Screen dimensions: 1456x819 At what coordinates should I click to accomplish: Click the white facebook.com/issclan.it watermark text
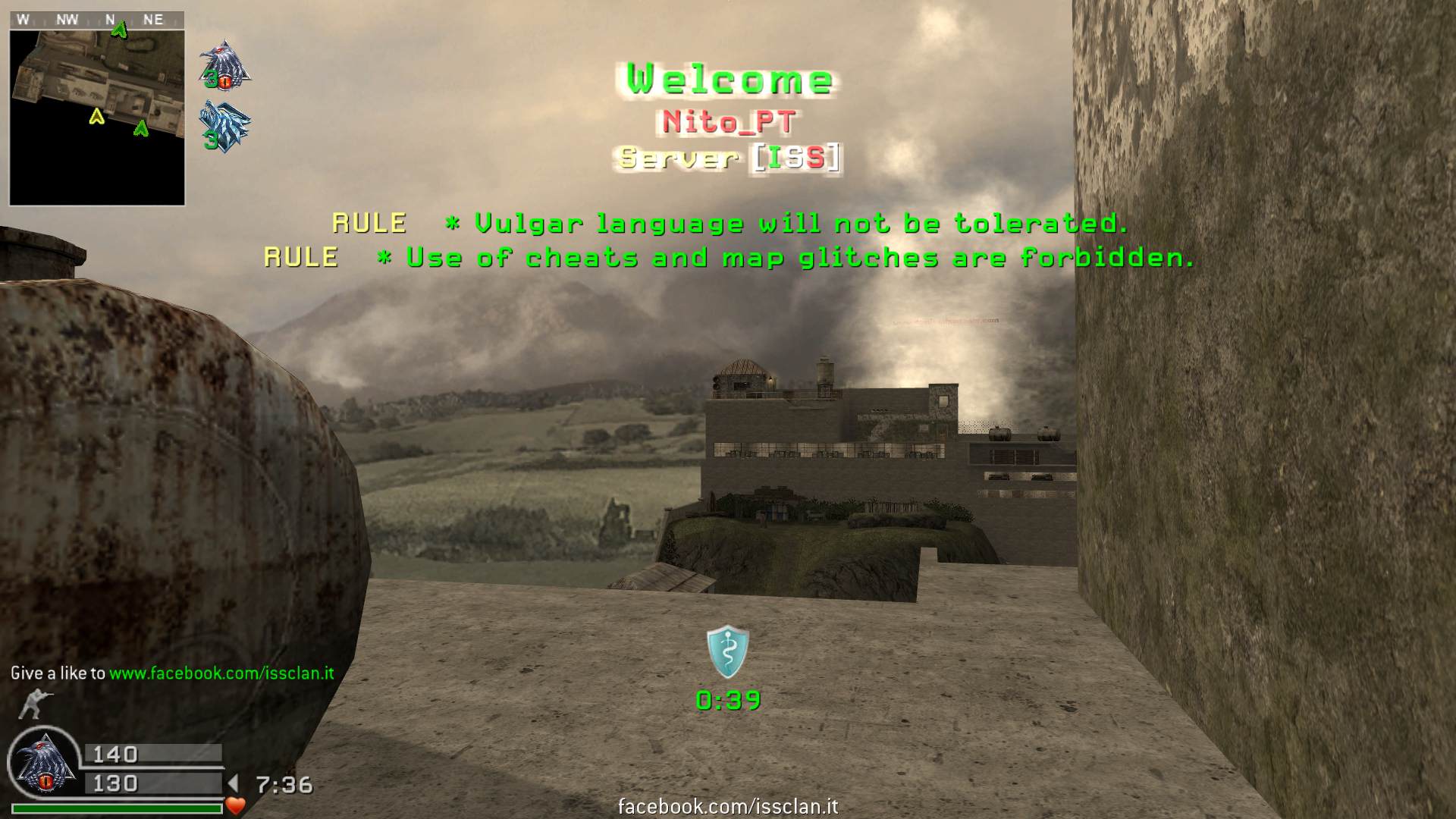click(x=728, y=806)
